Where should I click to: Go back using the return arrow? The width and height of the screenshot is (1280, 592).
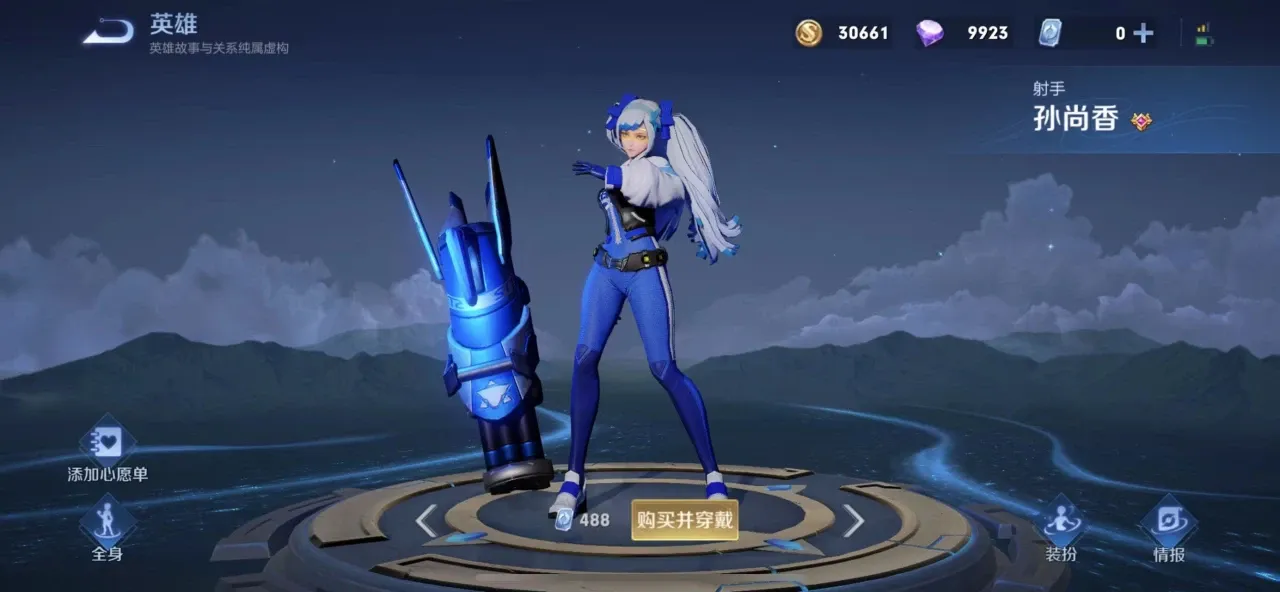pyautogui.click(x=108, y=32)
